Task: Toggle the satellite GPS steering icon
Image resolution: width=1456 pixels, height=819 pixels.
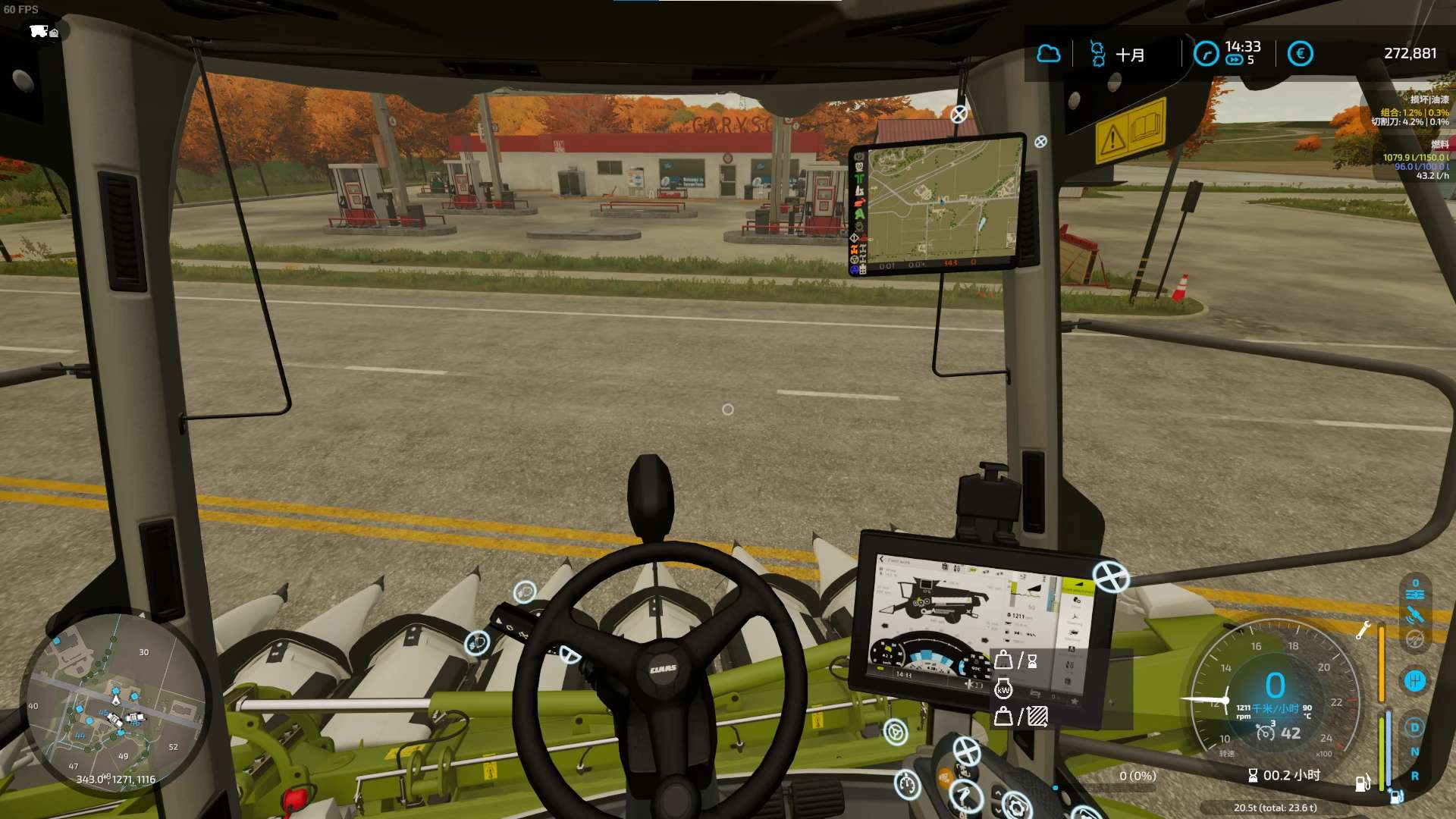Action: tap(1415, 615)
